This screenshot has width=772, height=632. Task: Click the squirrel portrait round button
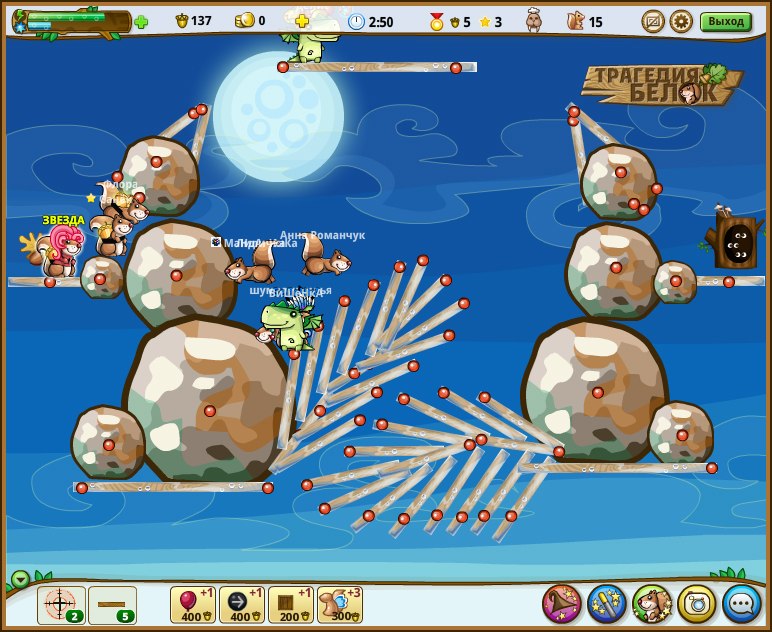pos(652,604)
